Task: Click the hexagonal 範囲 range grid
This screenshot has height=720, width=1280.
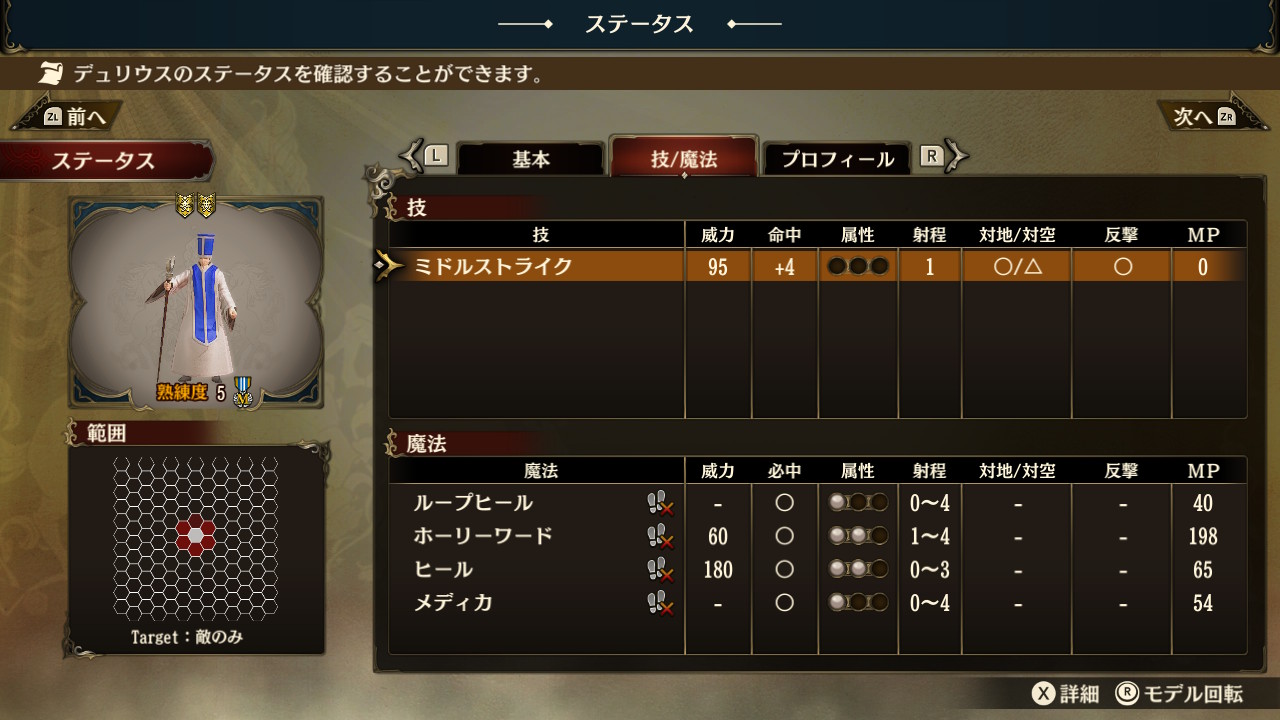Action: (x=196, y=537)
